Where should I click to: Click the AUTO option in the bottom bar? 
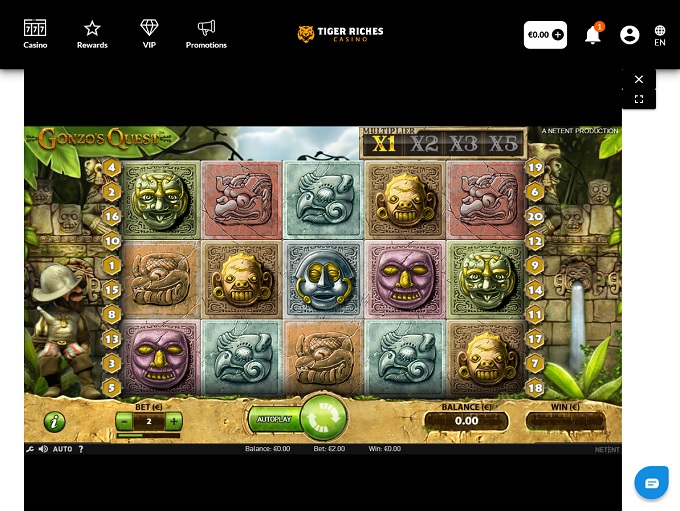(62, 449)
